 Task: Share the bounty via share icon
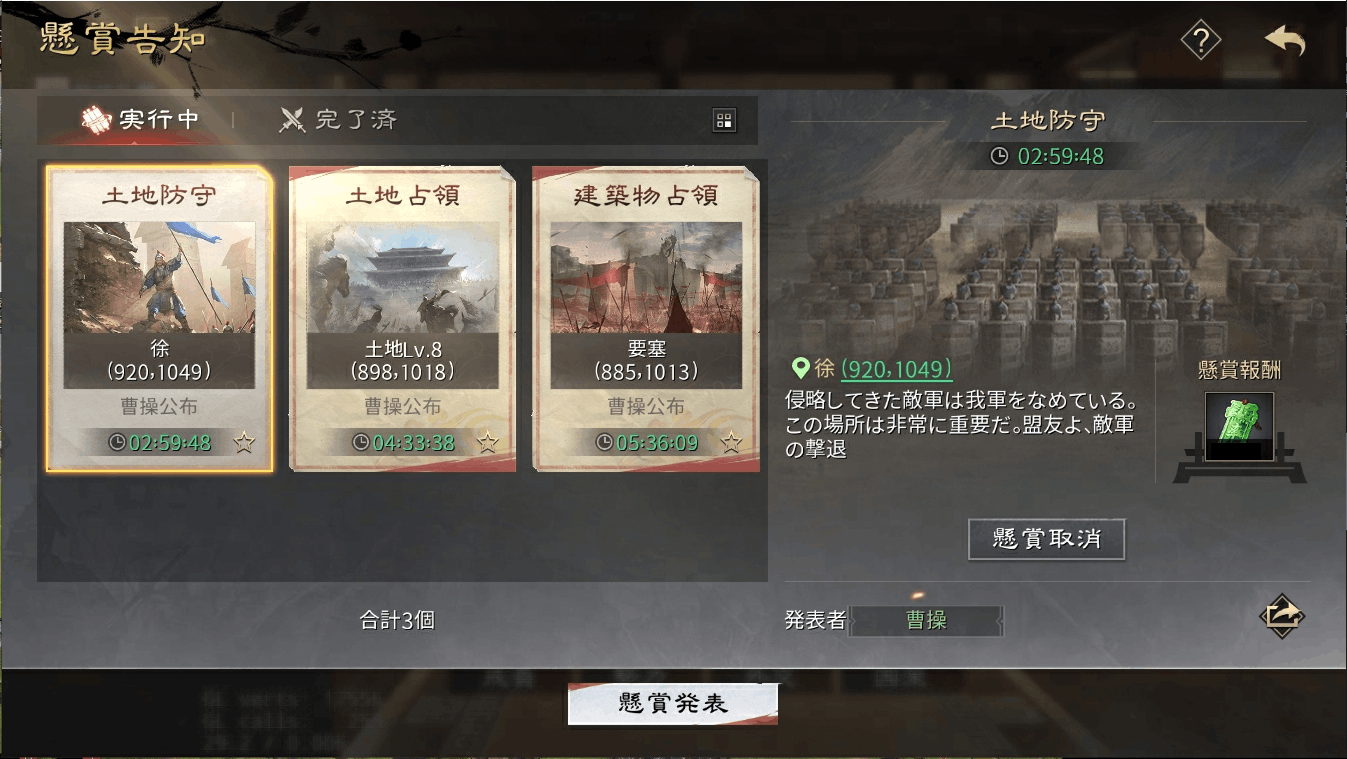[x=1282, y=614]
